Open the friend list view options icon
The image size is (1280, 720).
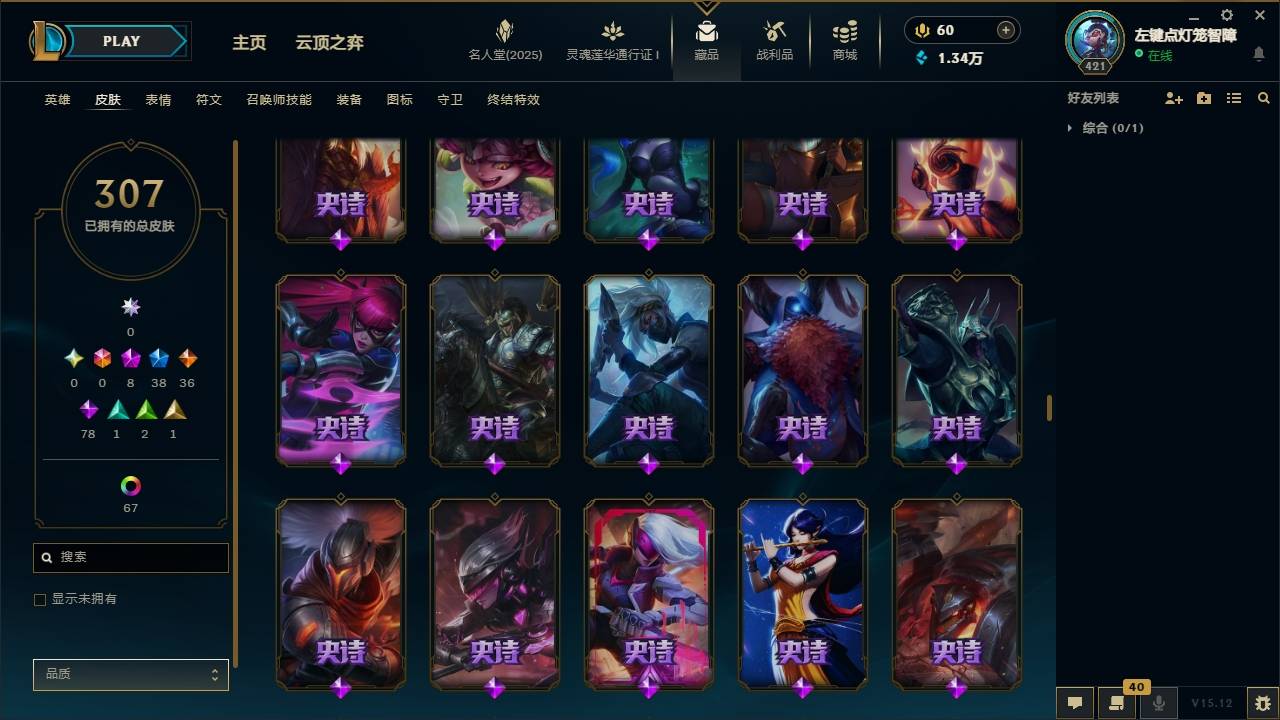[x=1234, y=97]
